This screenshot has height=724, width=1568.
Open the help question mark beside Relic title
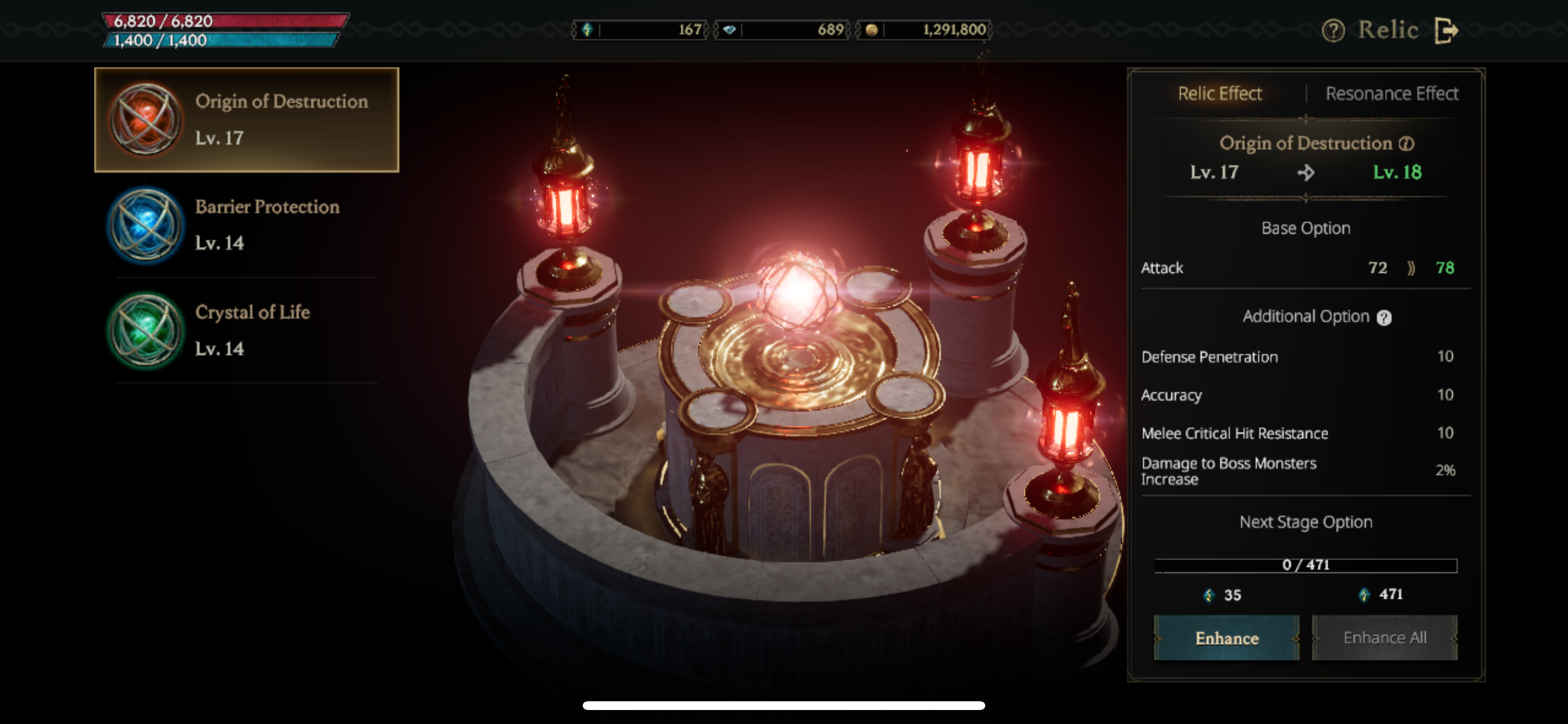tap(1333, 30)
